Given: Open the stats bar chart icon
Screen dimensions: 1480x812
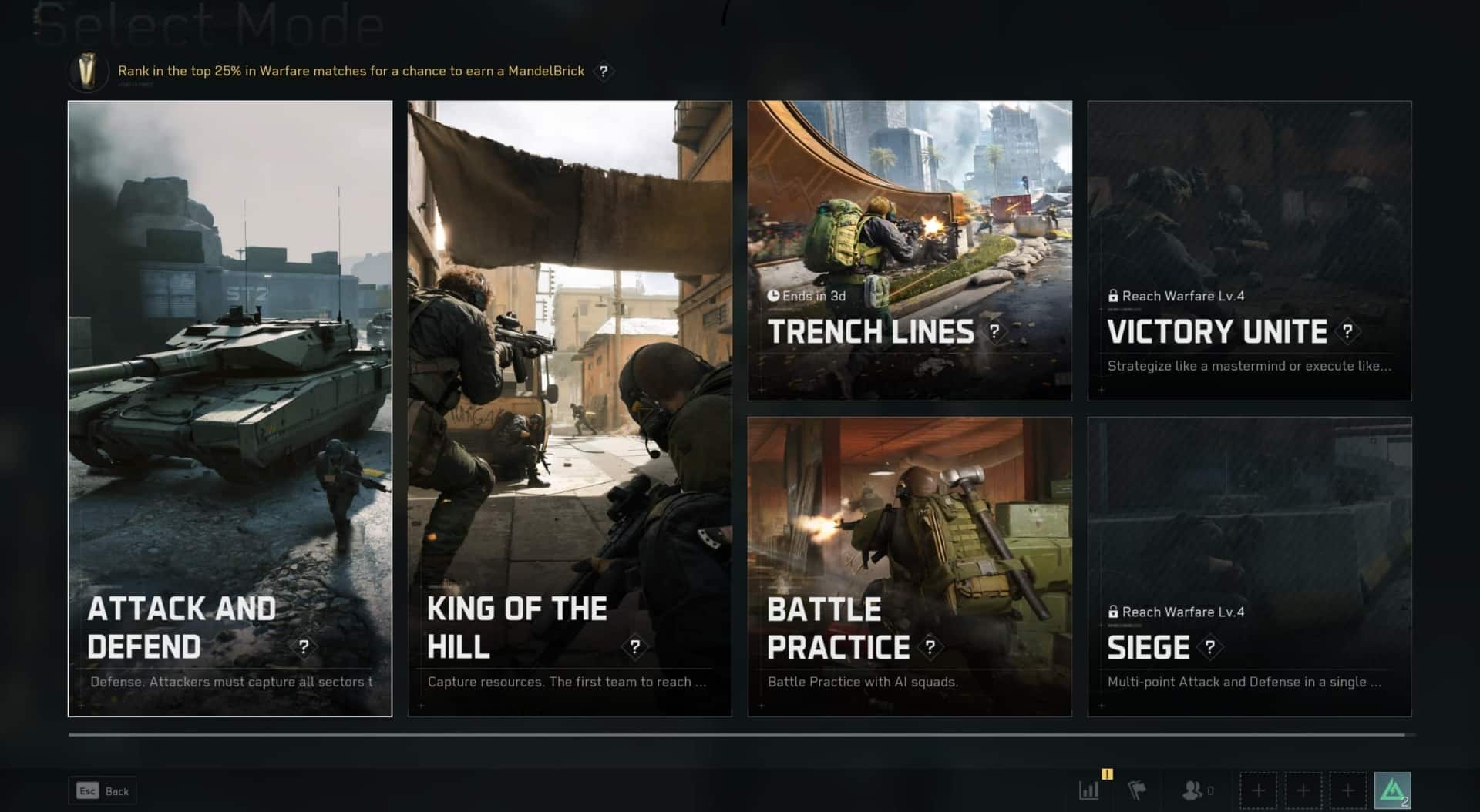Looking at the screenshot, I should (1089, 790).
